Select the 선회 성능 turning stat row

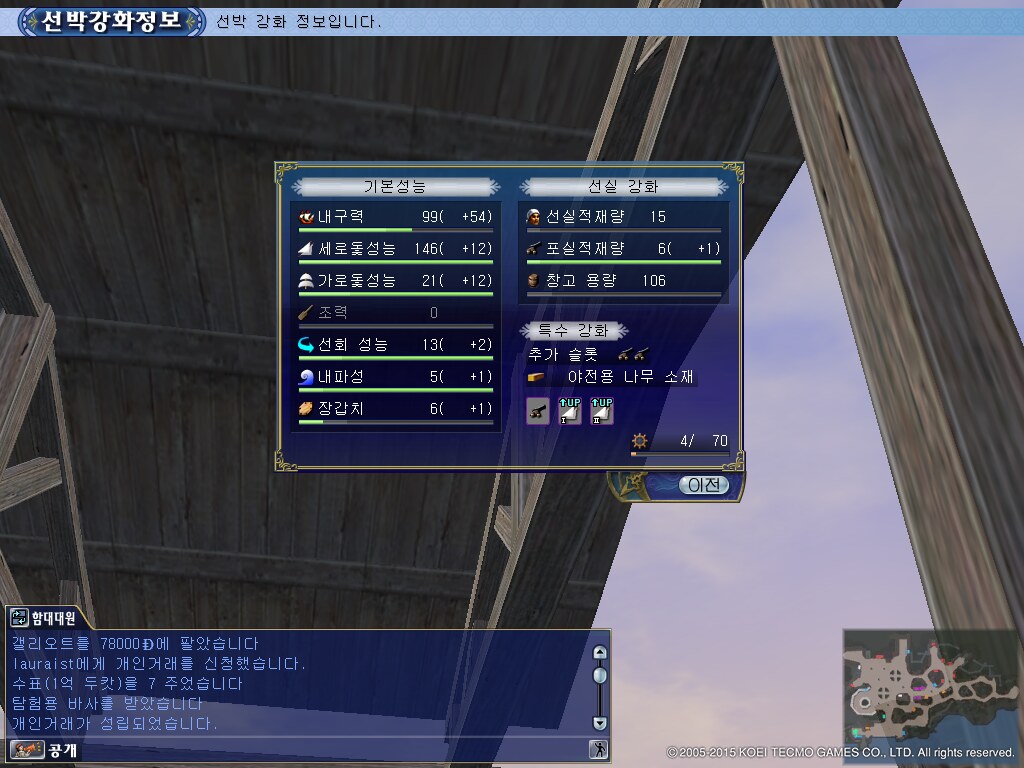[394, 345]
